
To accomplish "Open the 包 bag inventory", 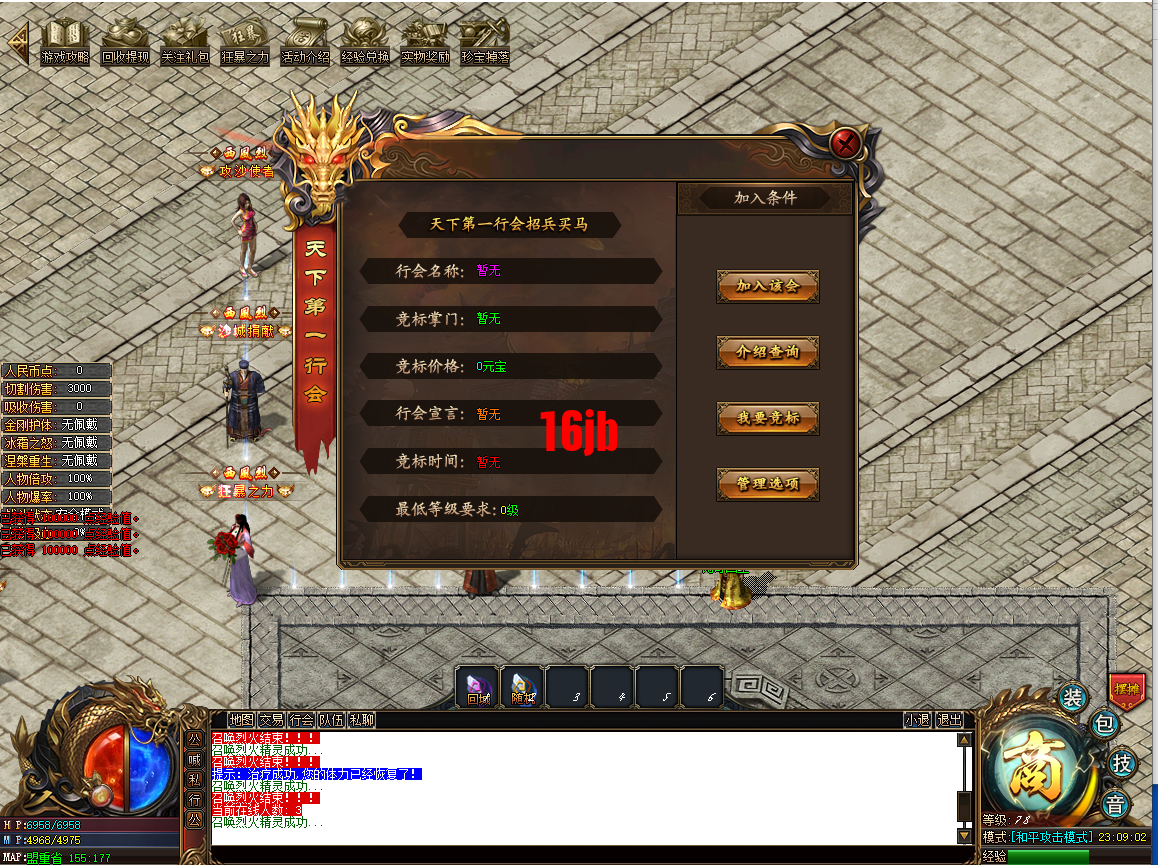I will click(x=1104, y=724).
